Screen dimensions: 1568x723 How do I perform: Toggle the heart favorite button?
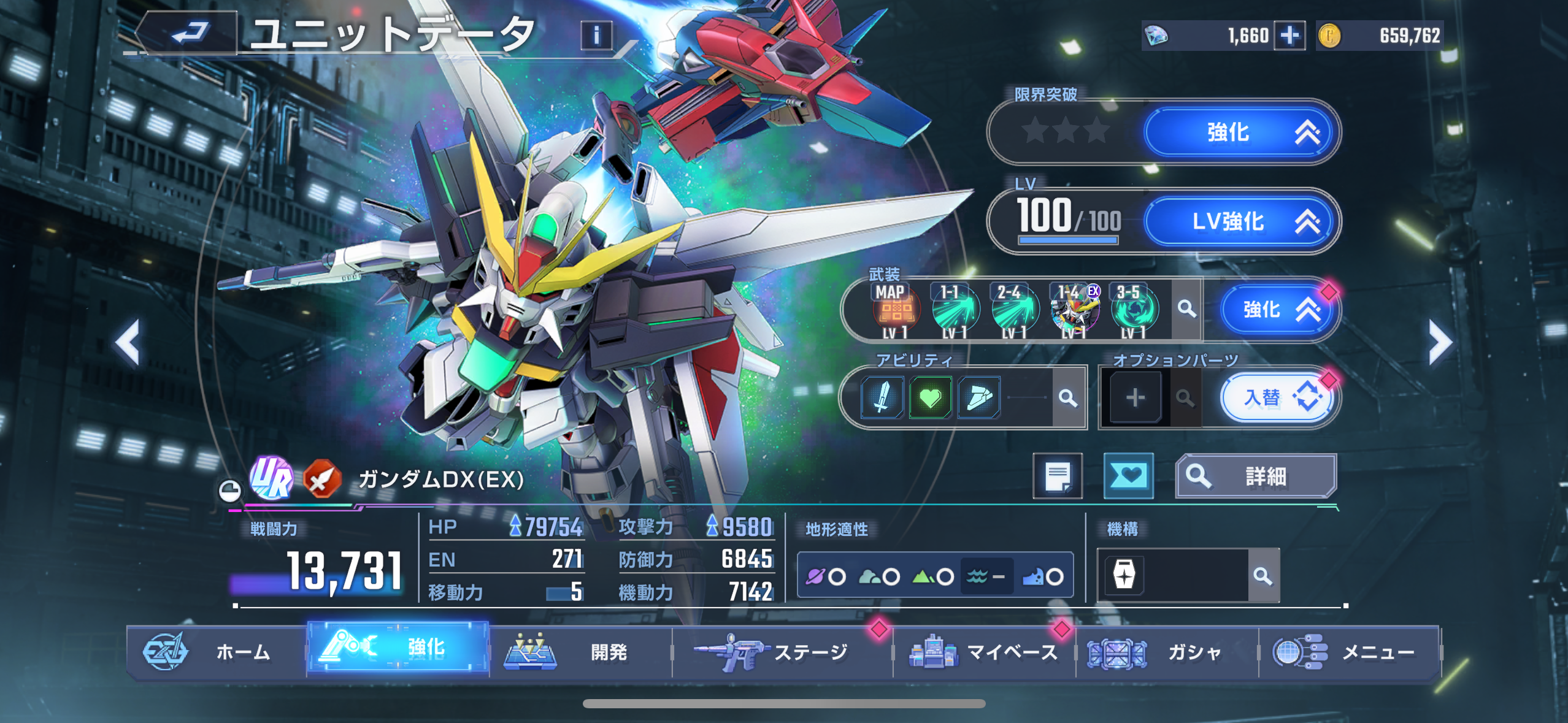pos(1128,476)
